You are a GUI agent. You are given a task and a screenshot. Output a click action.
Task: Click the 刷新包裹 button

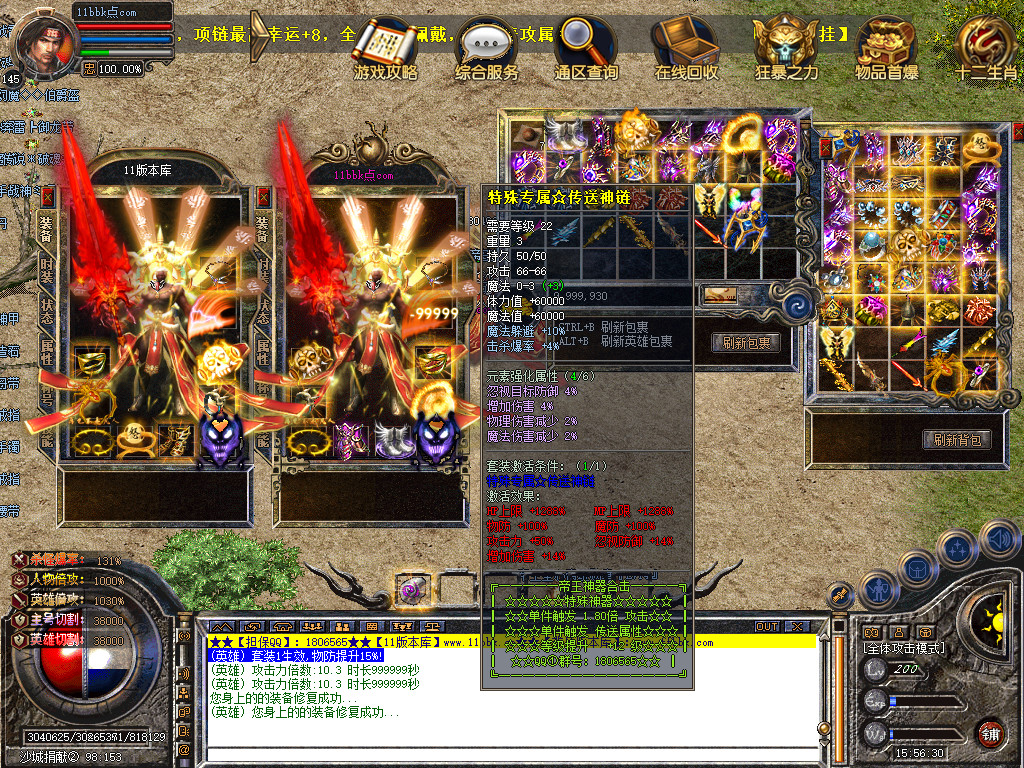[746, 342]
